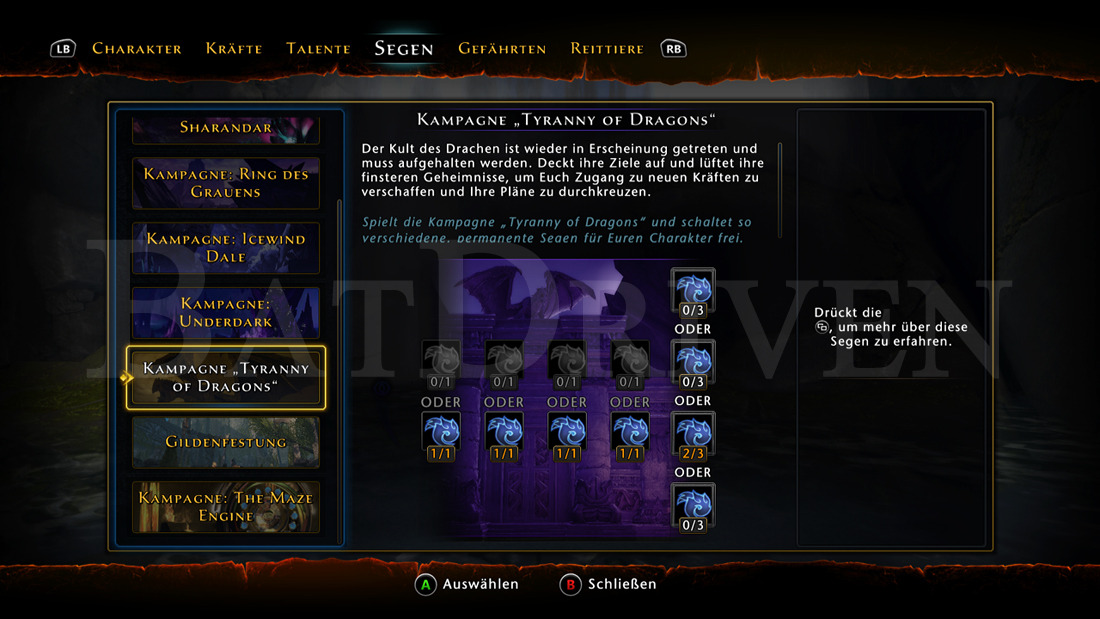1100x619 pixels.
Task: Select the Segen tab
Action: point(404,48)
